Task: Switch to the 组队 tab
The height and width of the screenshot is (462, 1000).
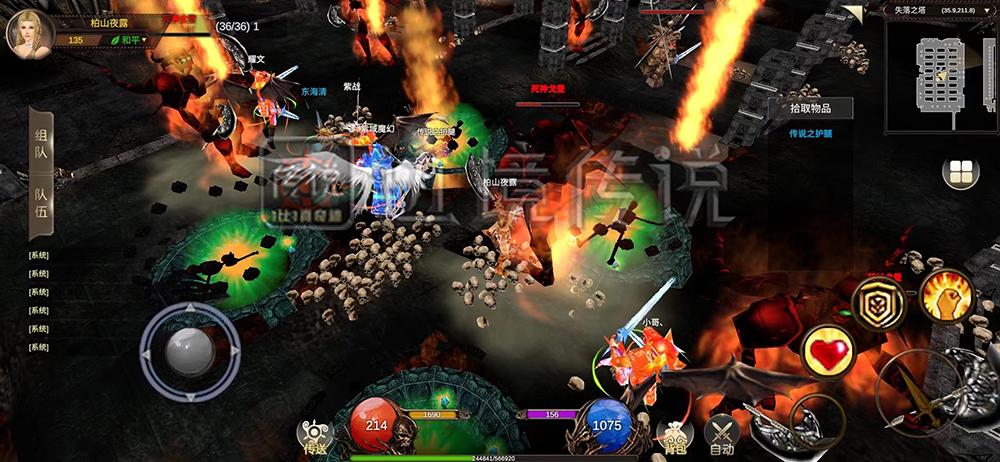Action: coord(42,144)
